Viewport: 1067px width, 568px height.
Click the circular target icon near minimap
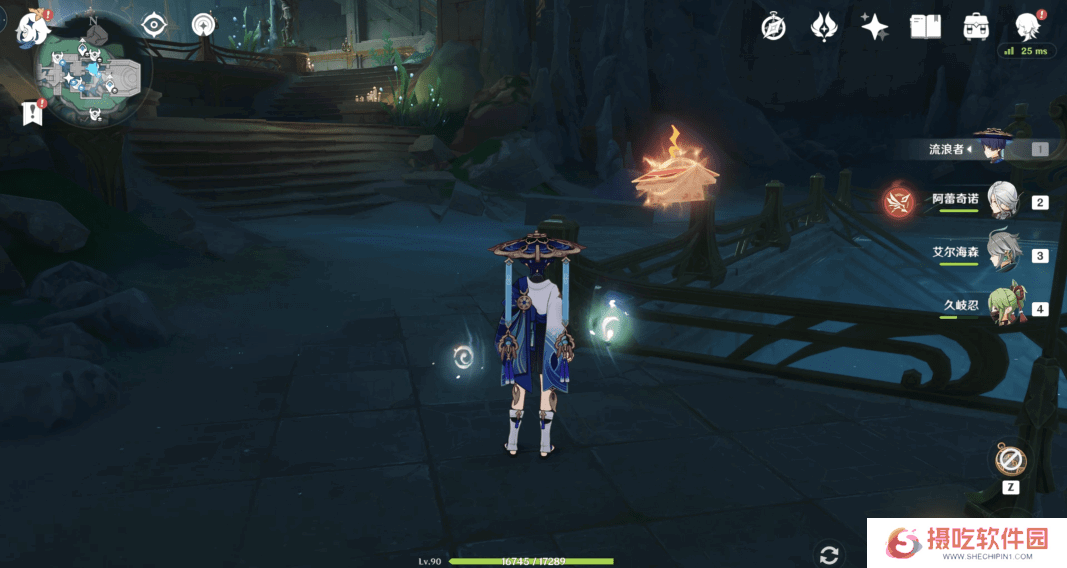coord(204,25)
